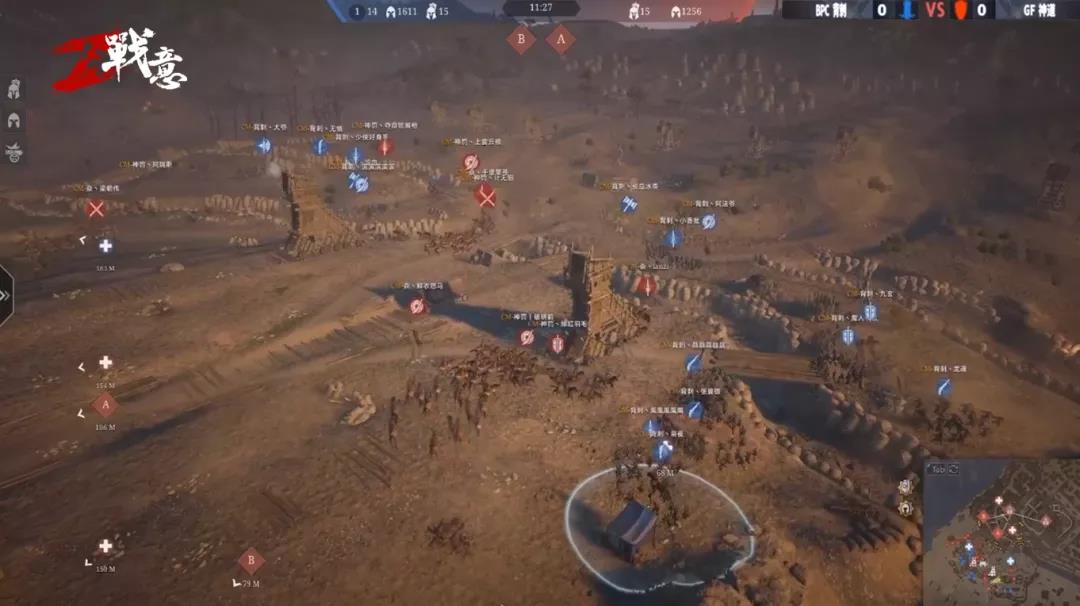This screenshot has width=1080, height=606.
Task: Expand the side panel with double-arrow tab
Action: pyautogui.click(x=5, y=295)
